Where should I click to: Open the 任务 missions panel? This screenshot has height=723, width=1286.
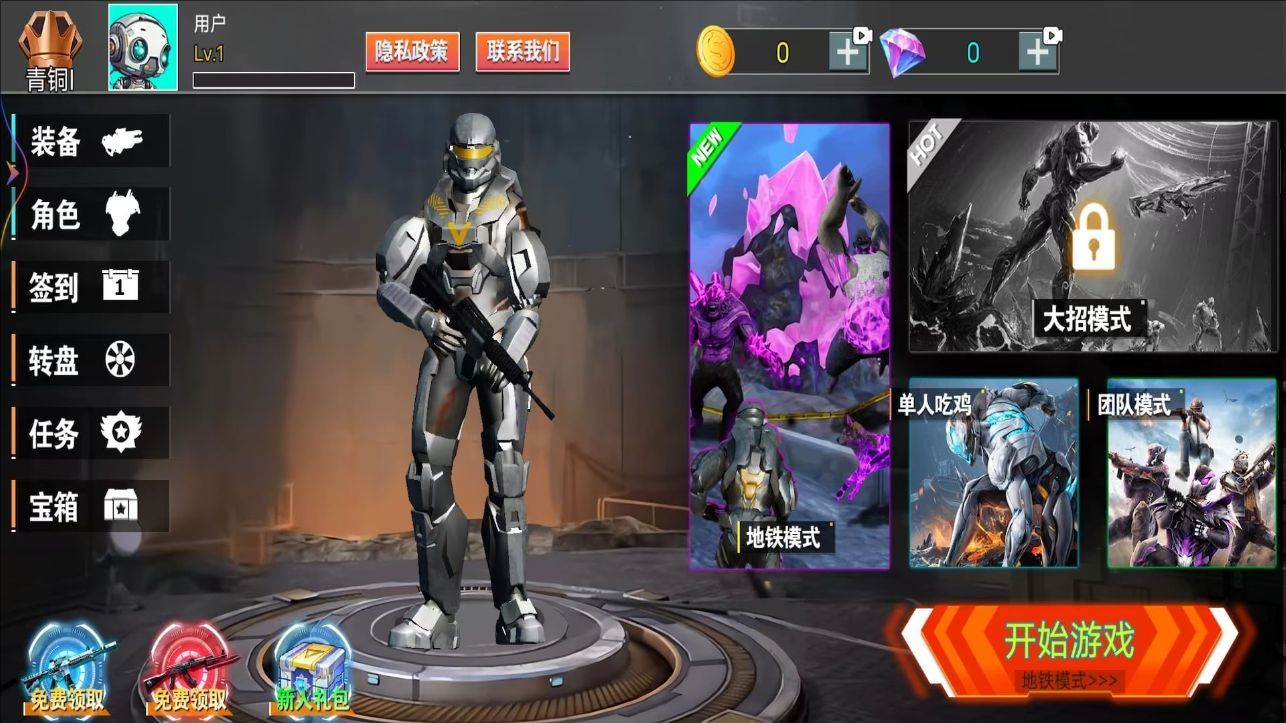pyautogui.click(x=90, y=433)
